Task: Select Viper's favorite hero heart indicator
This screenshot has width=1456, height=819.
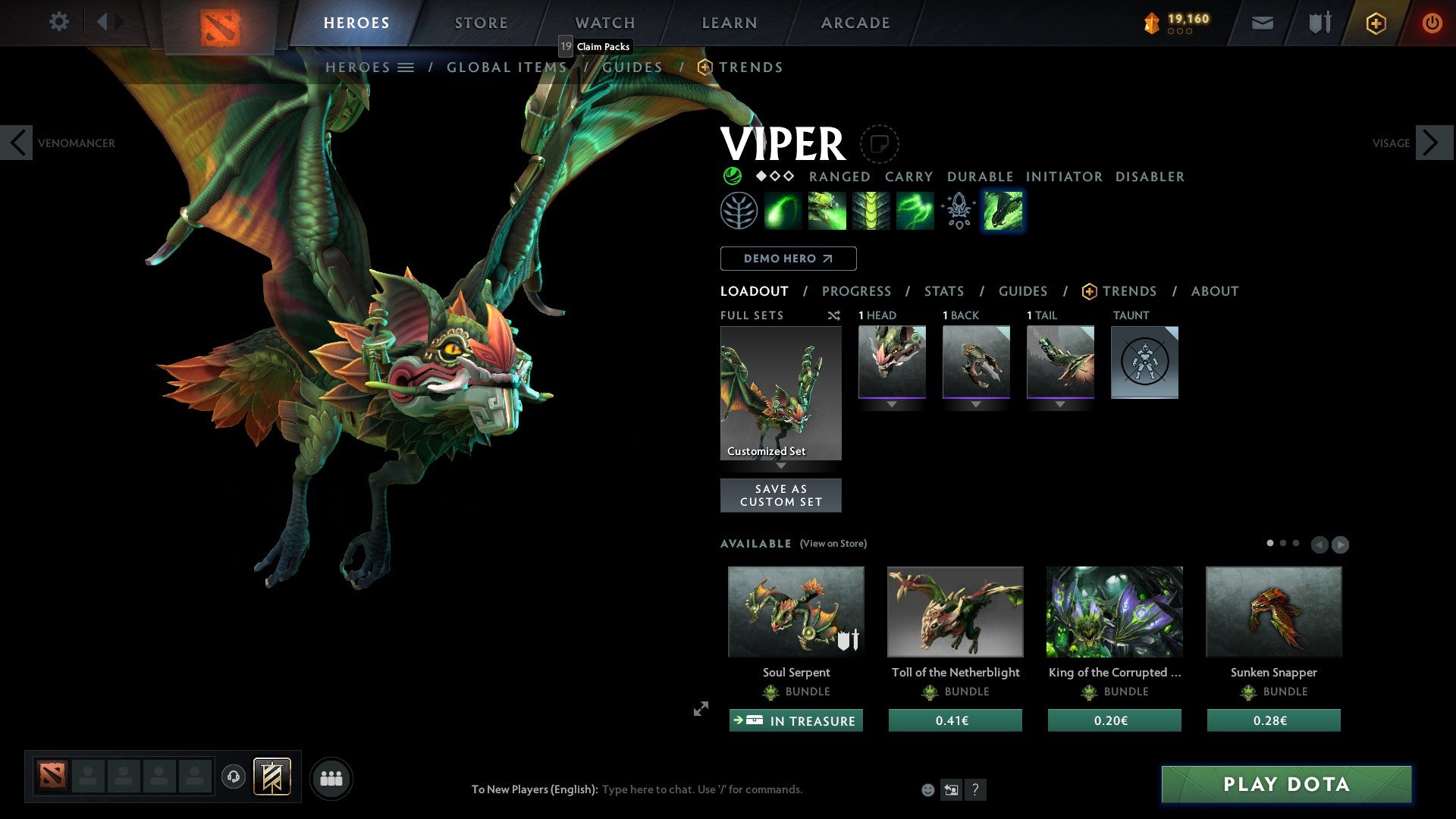Action: click(878, 143)
